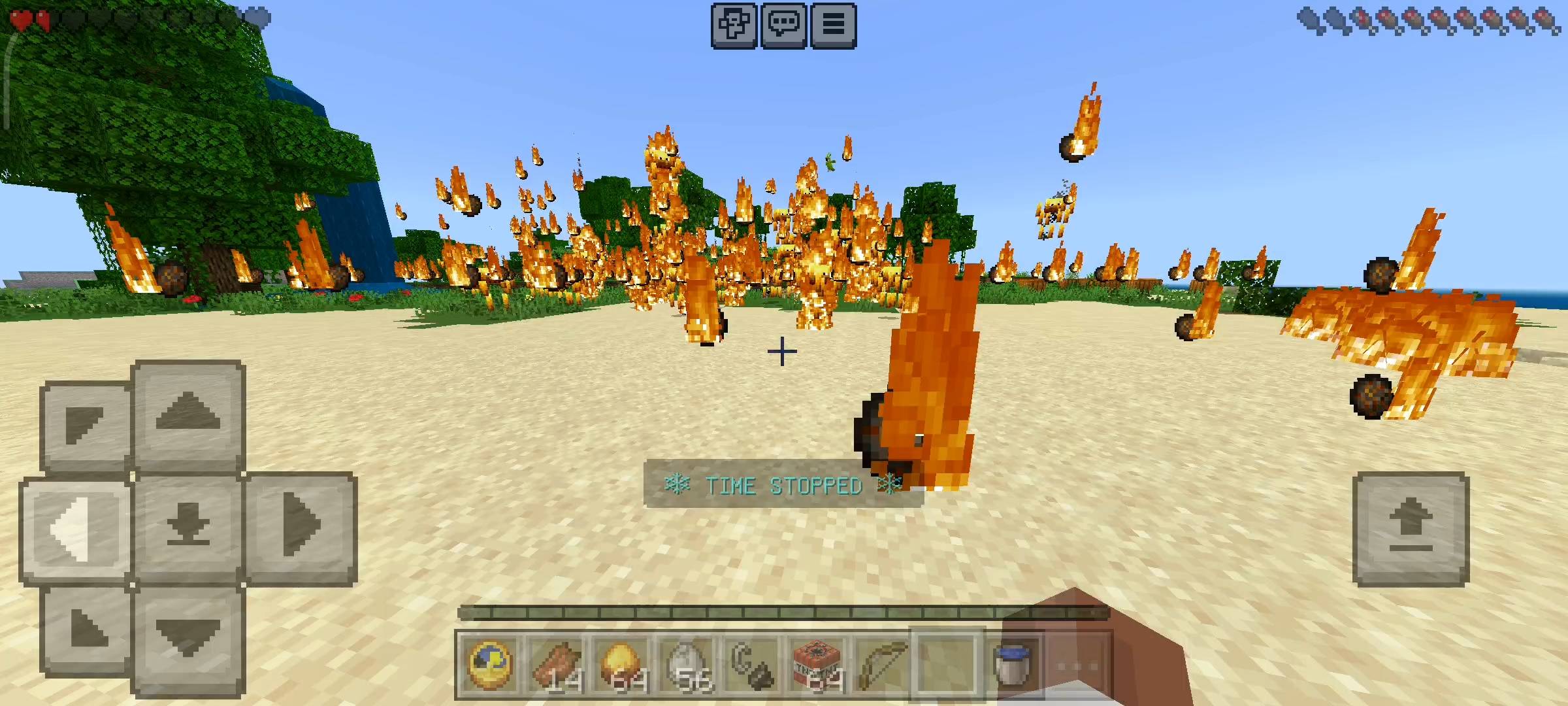Select the white egg stack of 56

point(687,665)
